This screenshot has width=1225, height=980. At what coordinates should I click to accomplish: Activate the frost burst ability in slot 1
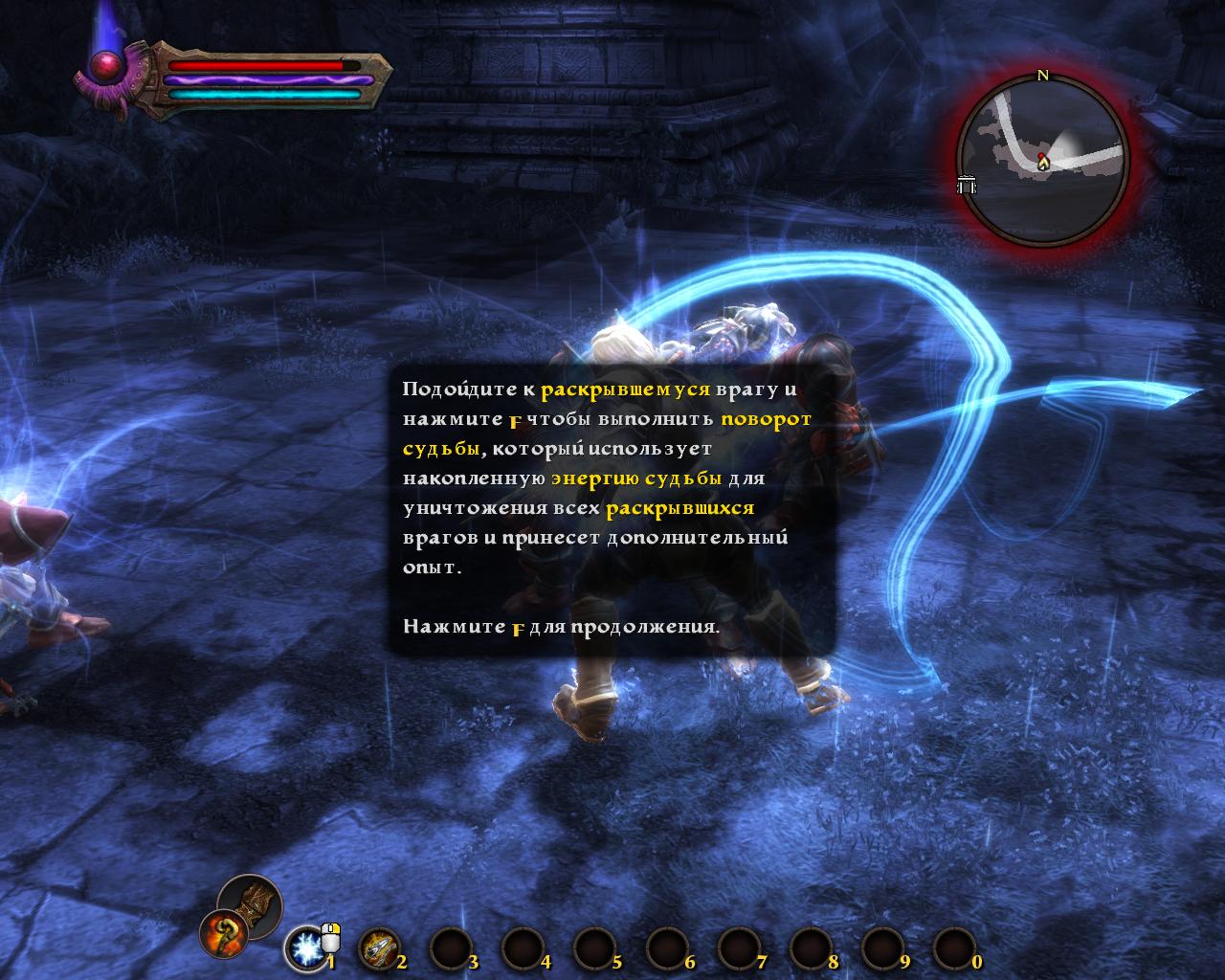[x=306, y=948]
